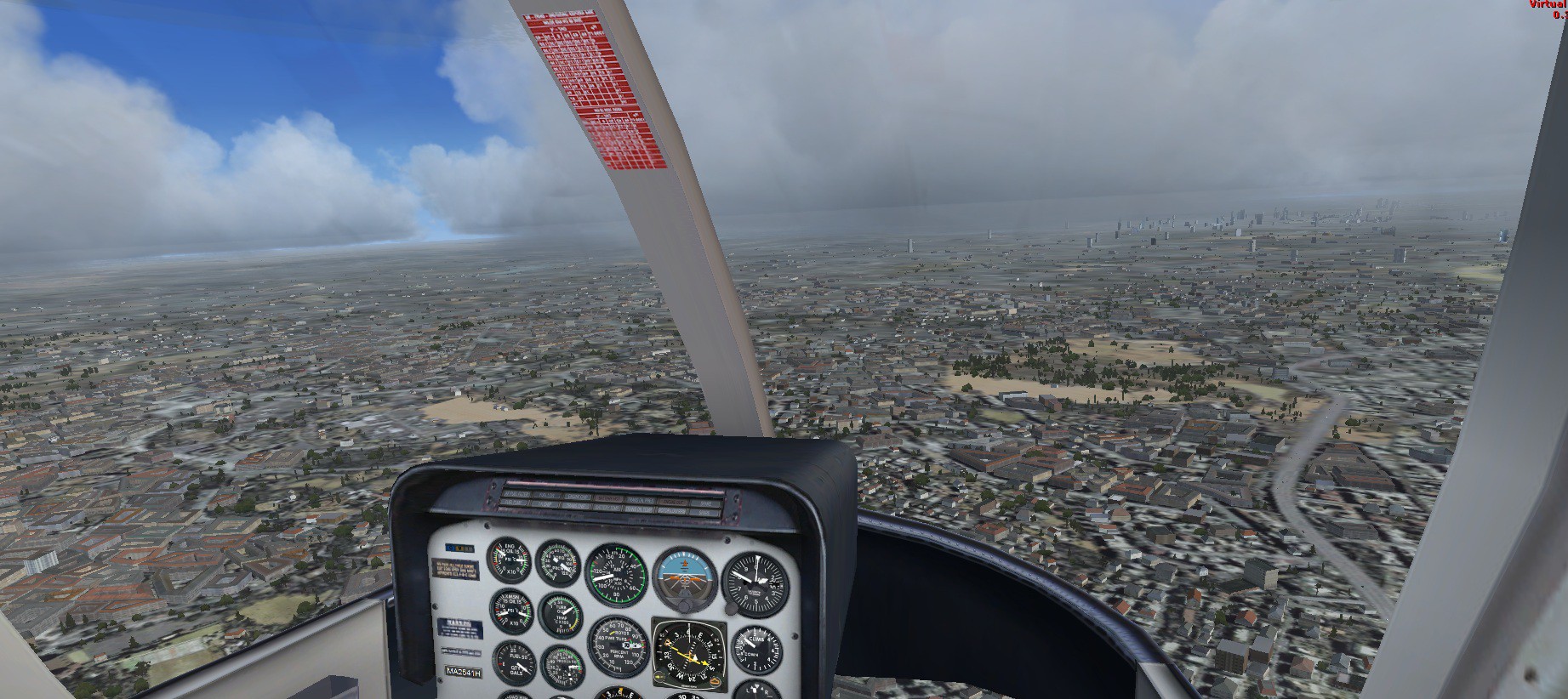Click the attitude indicator adjustment knob

(684, 607)
